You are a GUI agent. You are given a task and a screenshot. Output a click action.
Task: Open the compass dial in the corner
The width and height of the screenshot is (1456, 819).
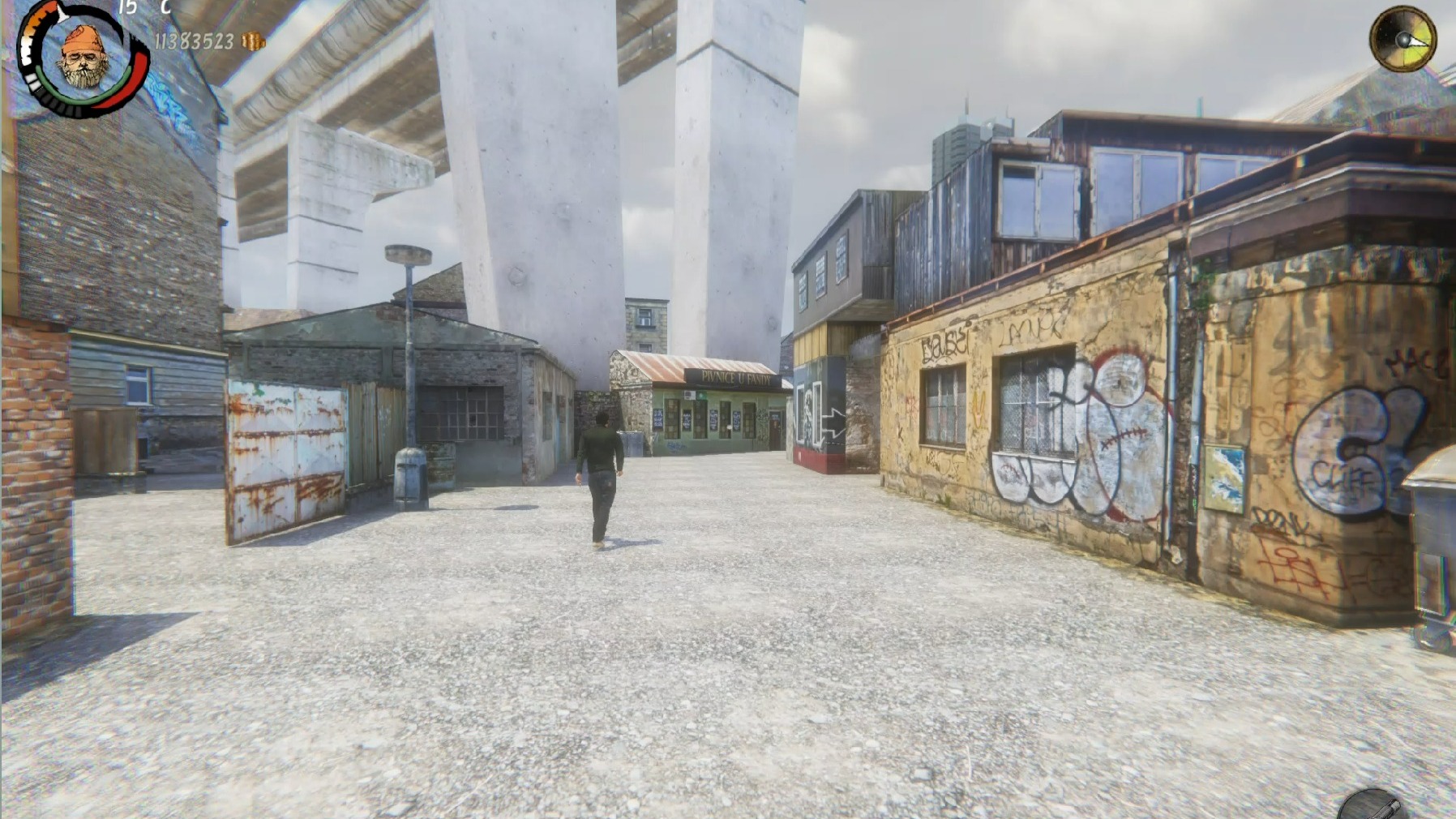point(1402,39)
